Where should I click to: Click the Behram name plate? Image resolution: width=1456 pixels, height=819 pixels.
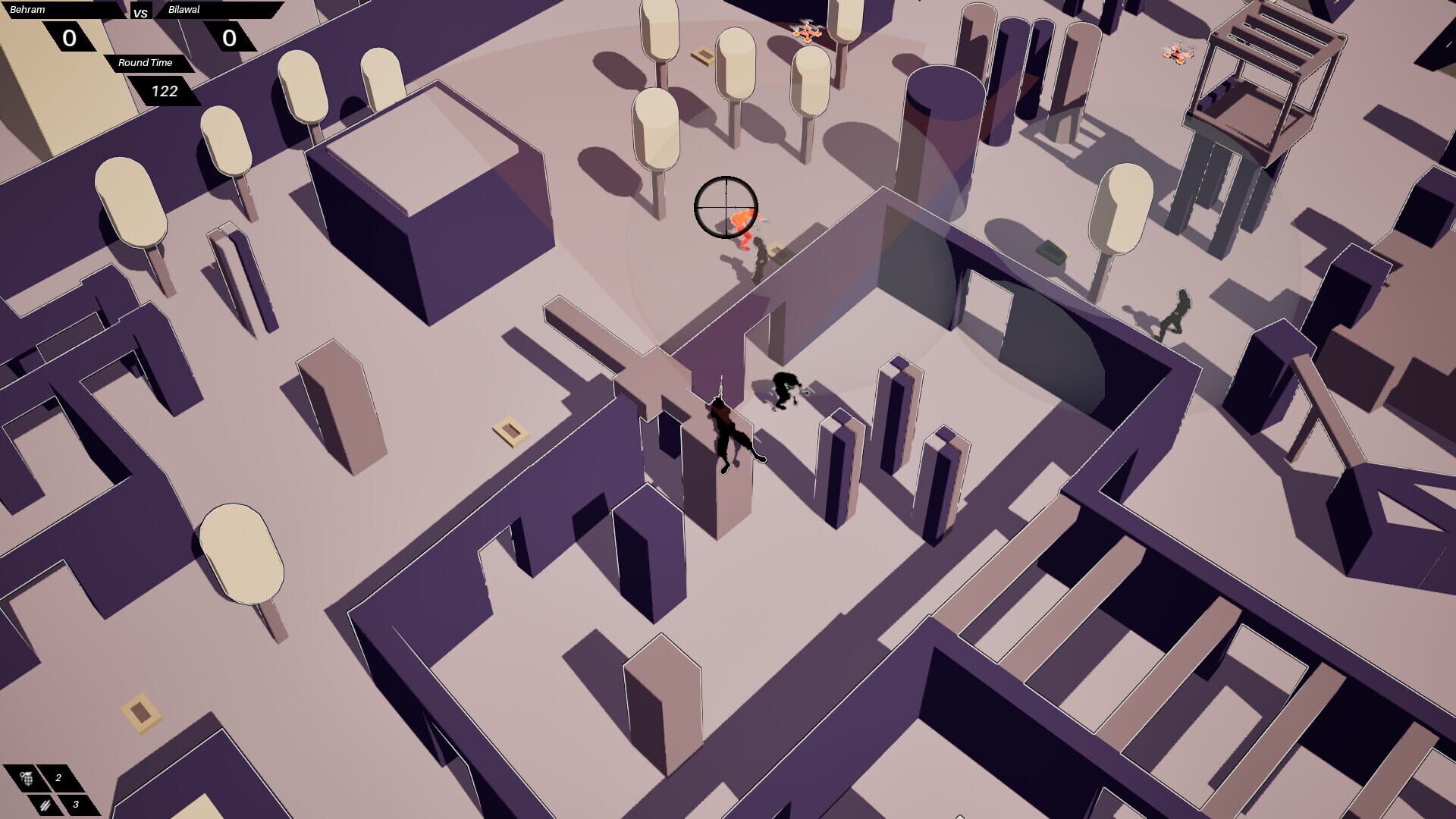(27, 9)
